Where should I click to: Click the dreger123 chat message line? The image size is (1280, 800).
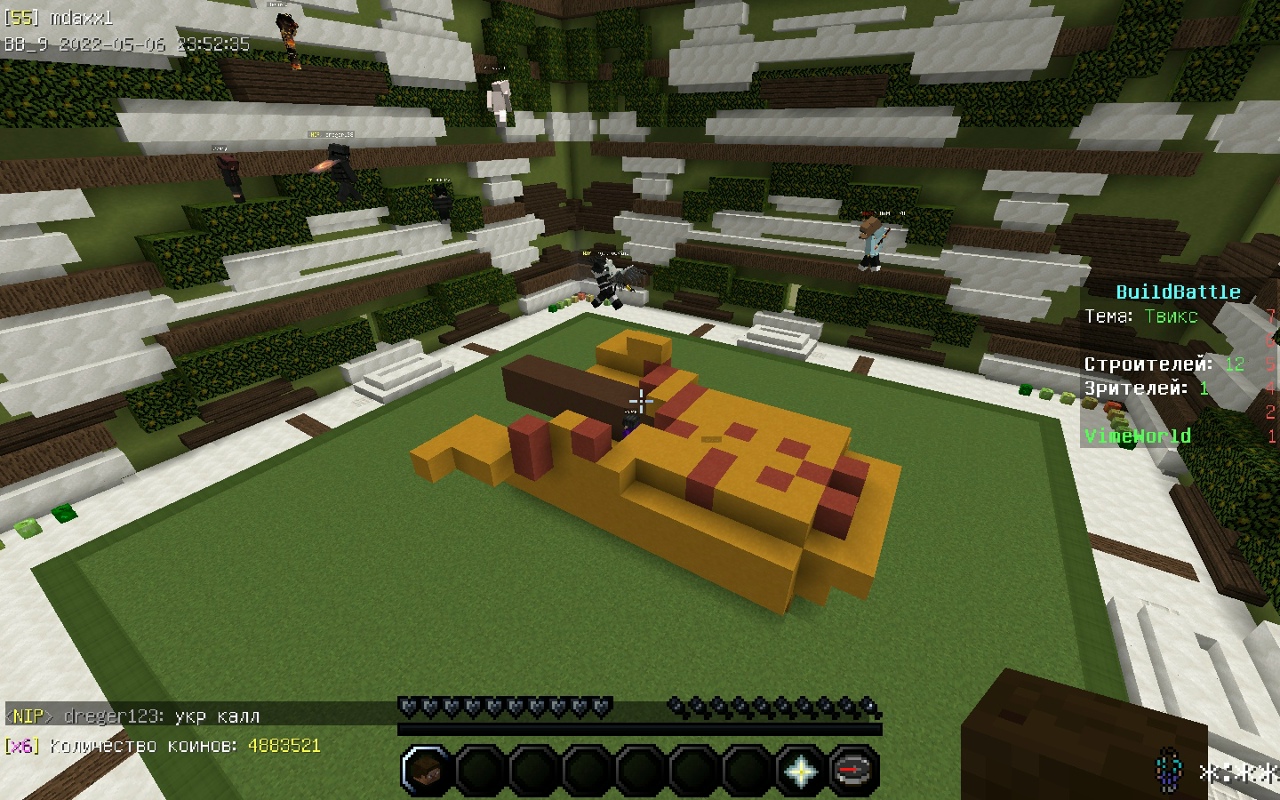(x=133, y=716)
